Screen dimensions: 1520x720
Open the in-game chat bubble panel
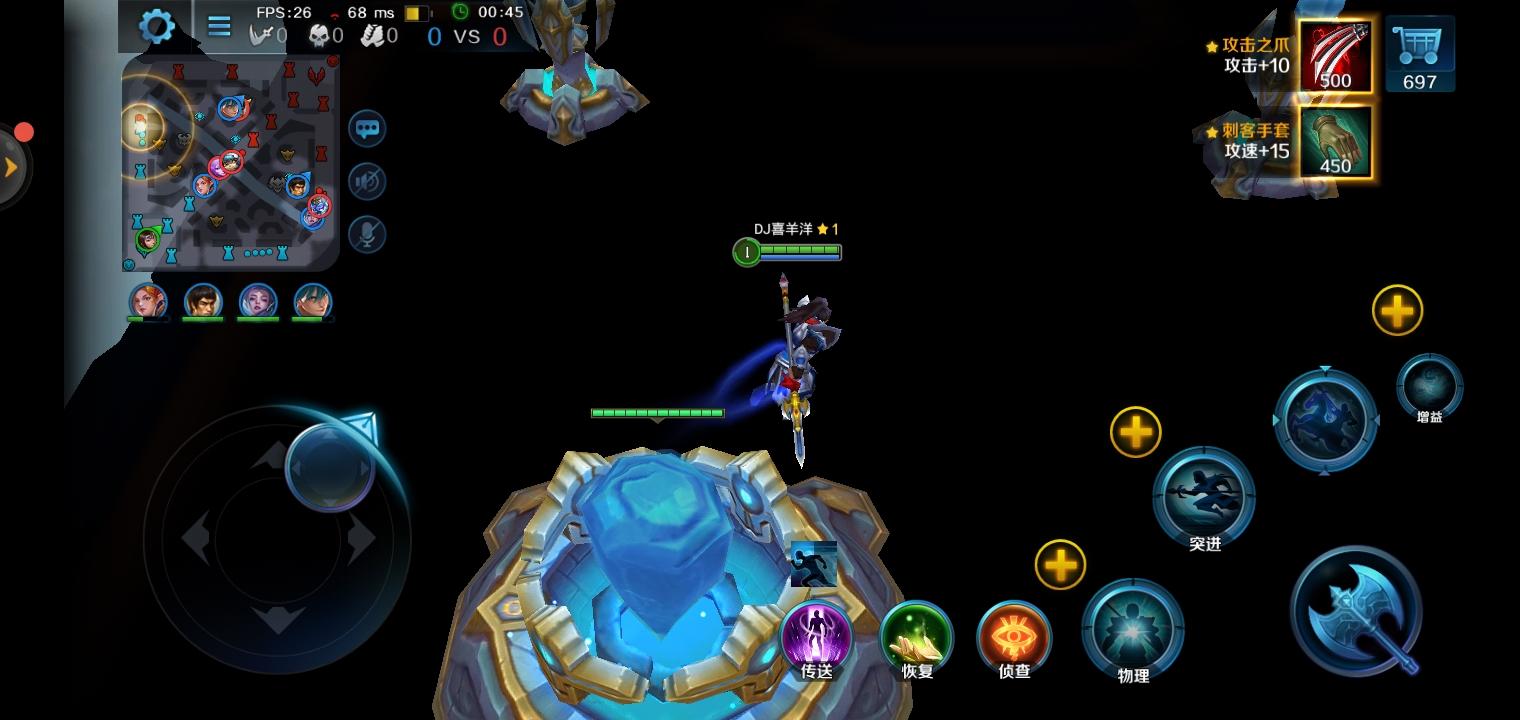pyautogui.click(x=367, y=130)
